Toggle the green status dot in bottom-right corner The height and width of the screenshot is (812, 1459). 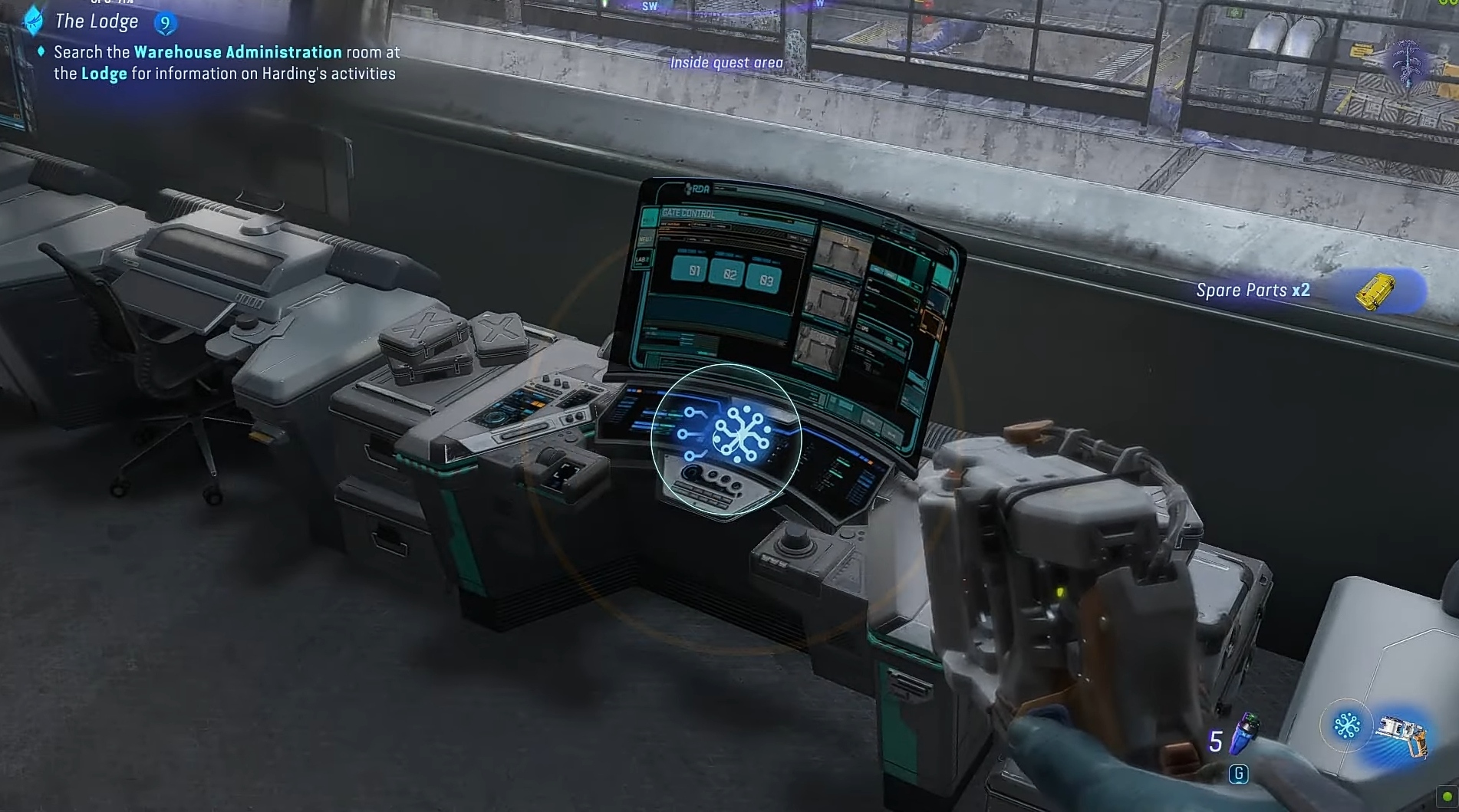[x=1448, y=795]
